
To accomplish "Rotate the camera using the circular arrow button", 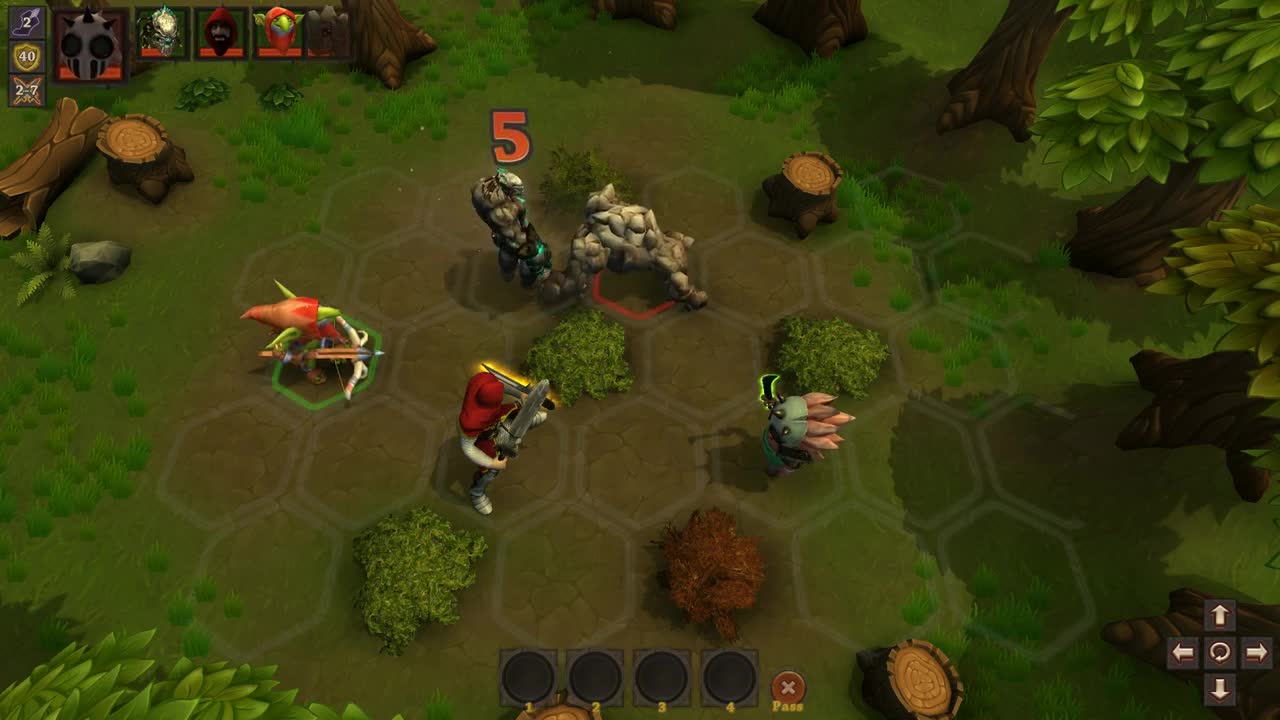I will pyautogui.click(x=1218, y=655).
